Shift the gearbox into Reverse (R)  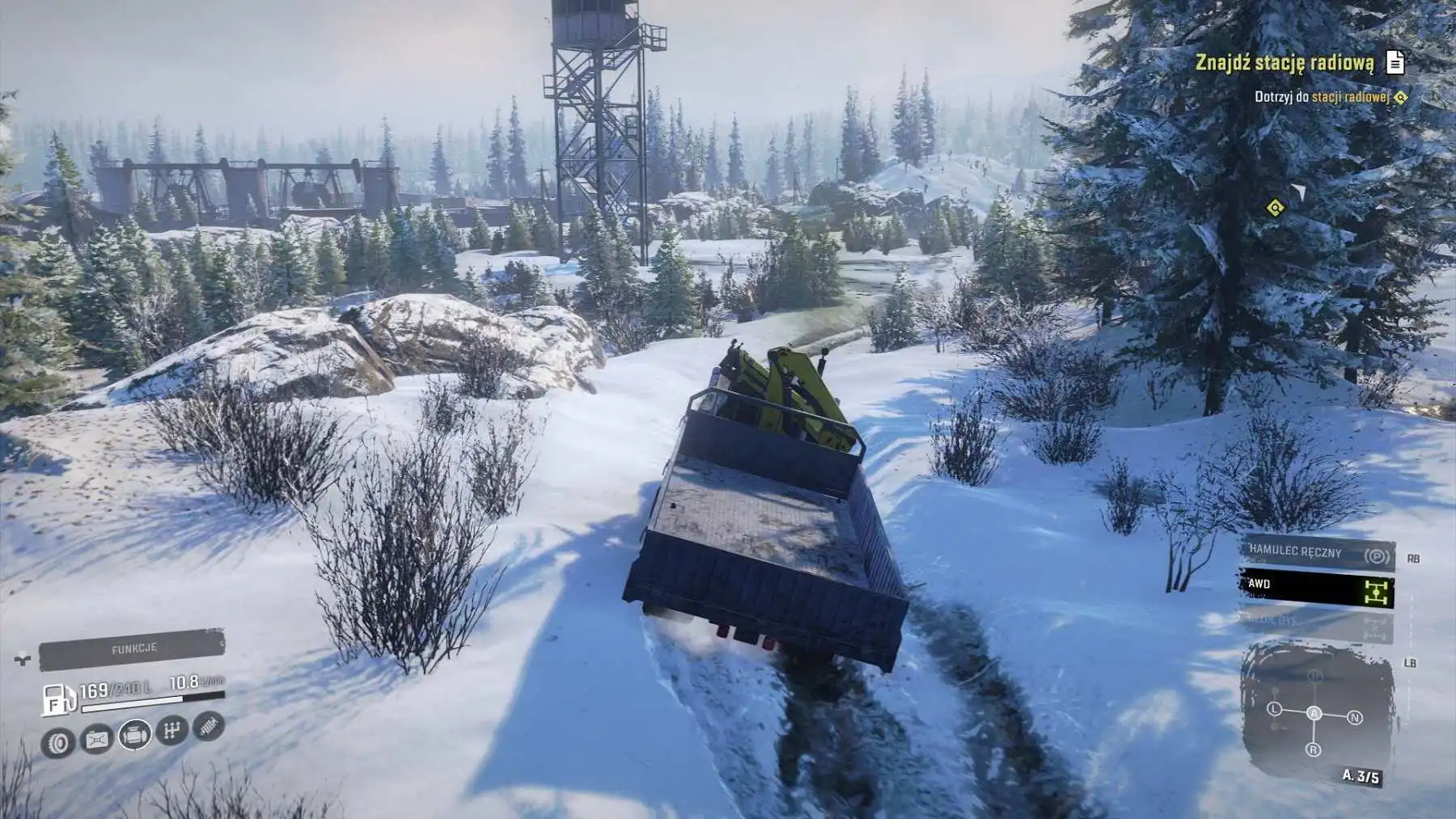click(1313, 750)
